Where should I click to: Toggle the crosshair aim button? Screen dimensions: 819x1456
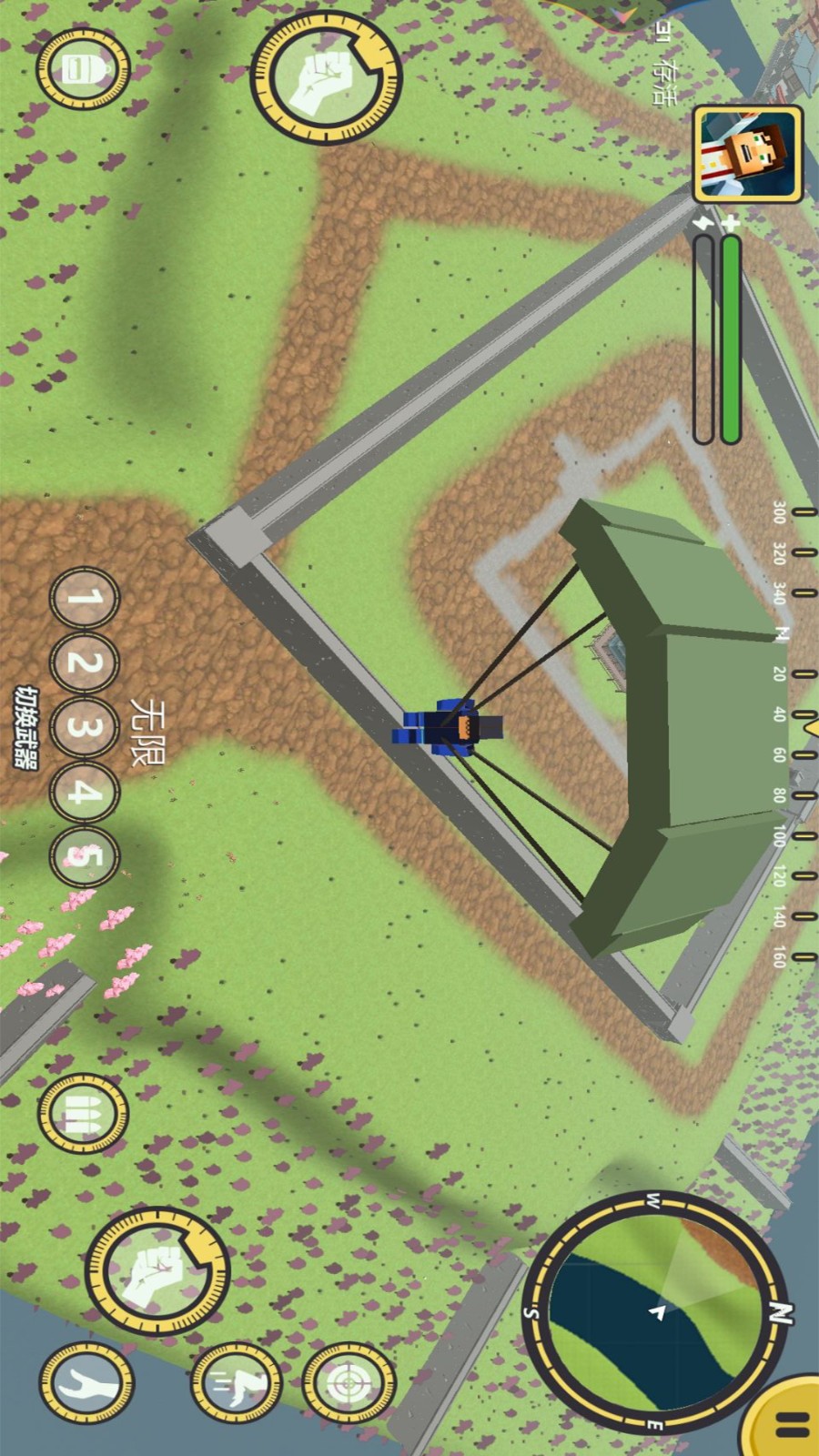348,1384
